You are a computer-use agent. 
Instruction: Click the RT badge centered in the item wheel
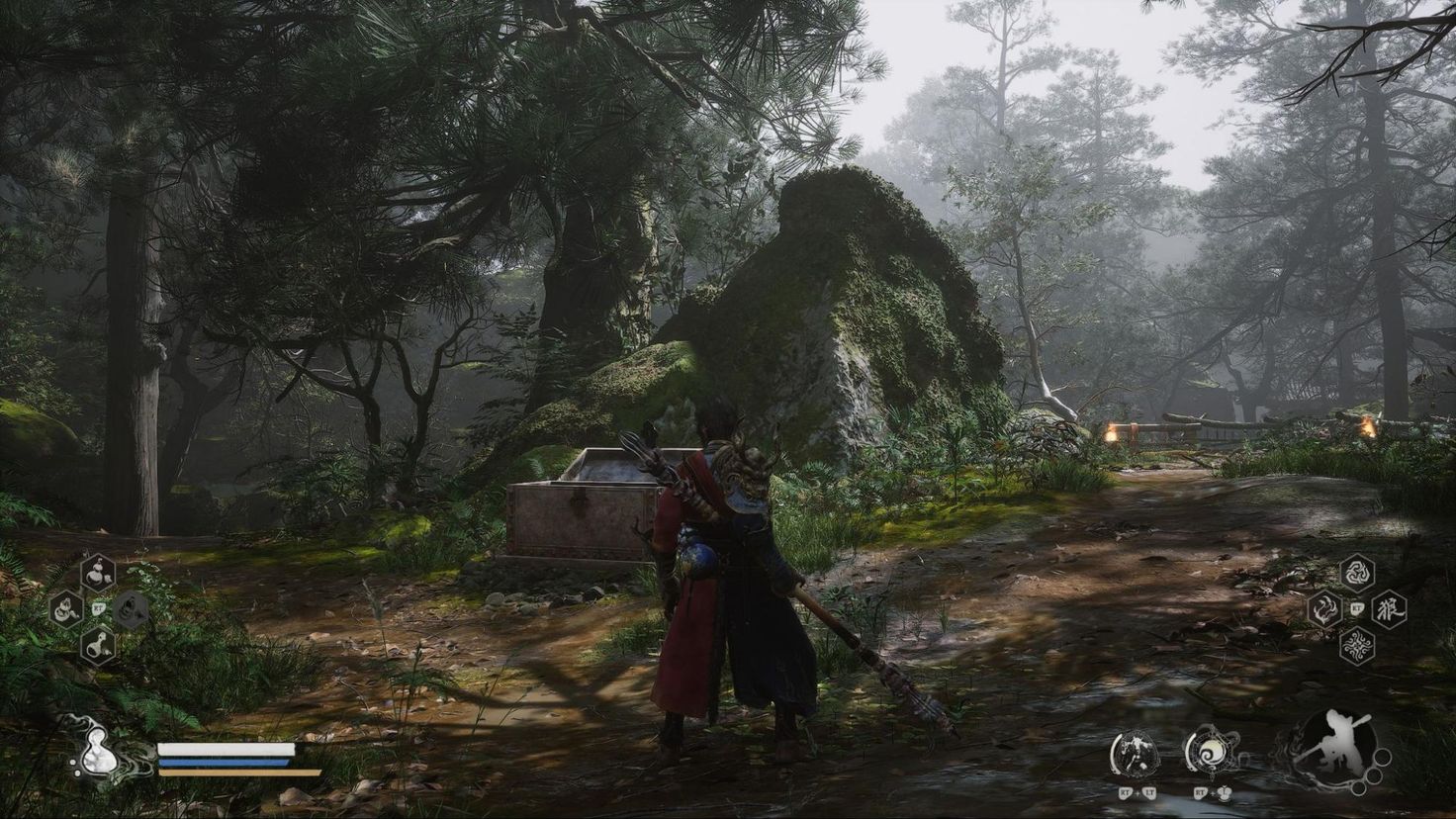tap(98, 608)
